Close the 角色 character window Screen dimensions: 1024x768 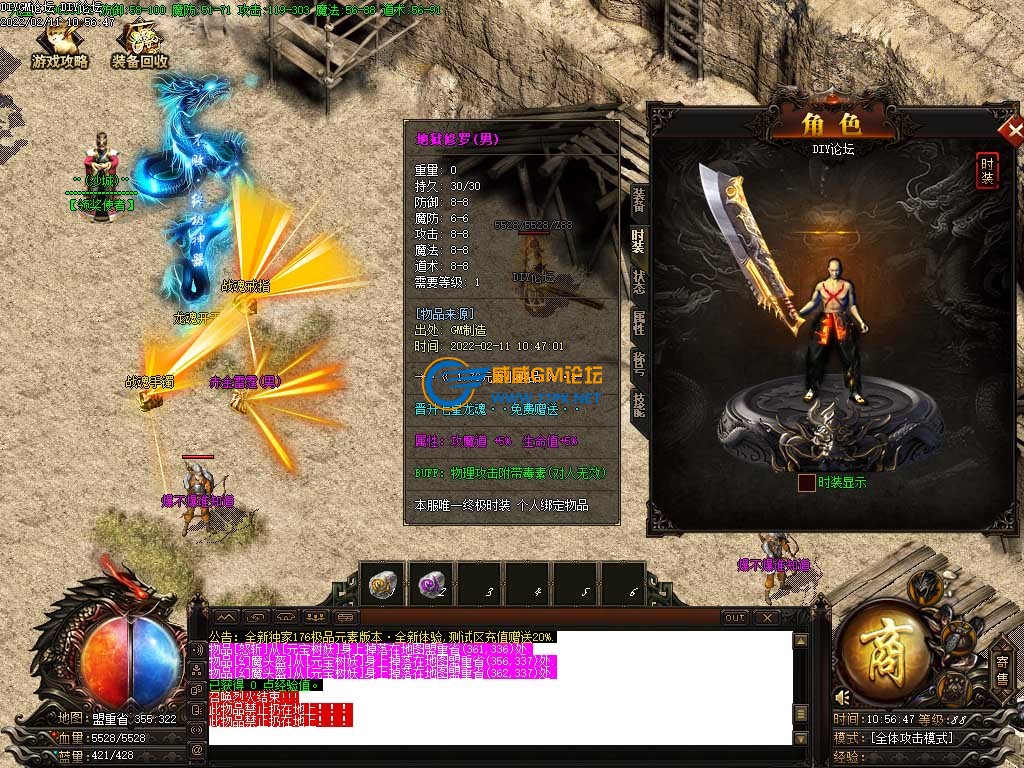click(1013, 131)
